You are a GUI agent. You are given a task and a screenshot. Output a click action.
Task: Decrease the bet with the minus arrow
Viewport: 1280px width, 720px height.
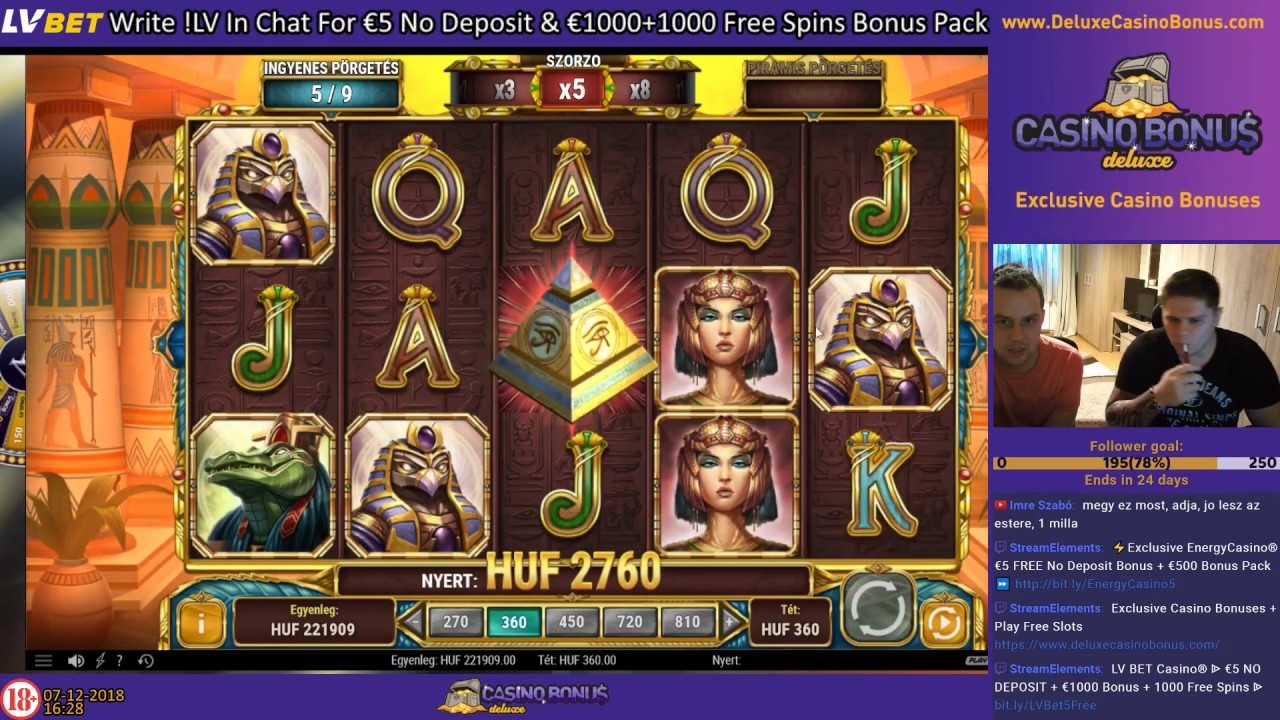[x=415, y=622]
